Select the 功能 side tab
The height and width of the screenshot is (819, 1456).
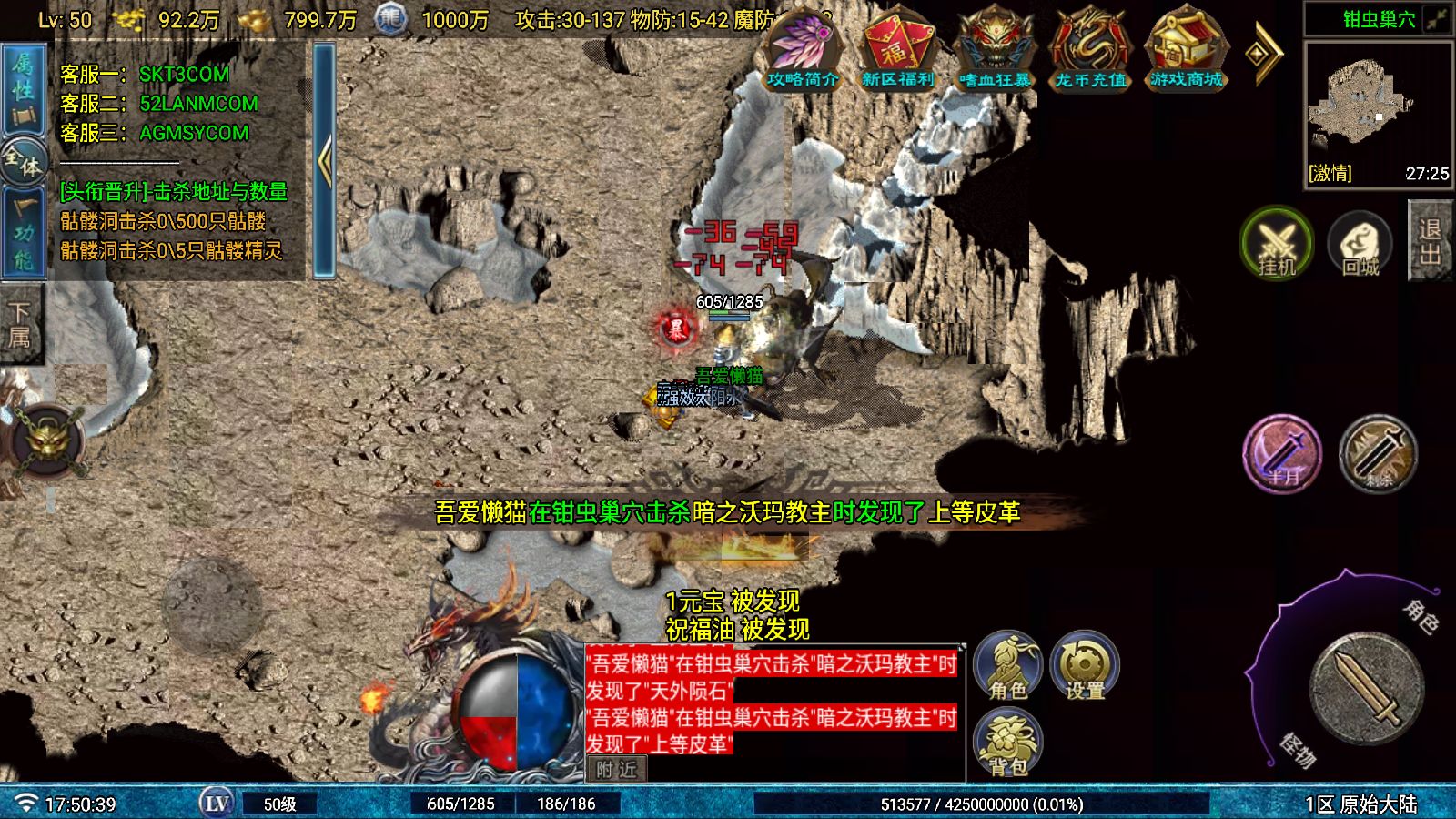[22, 232]
